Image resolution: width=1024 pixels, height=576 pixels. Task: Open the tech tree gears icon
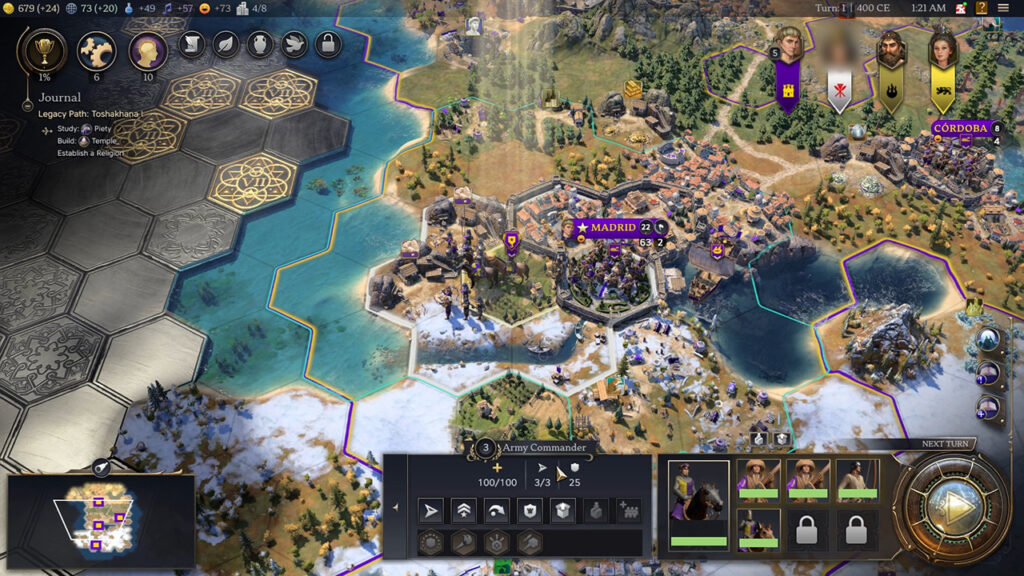tap(97, 50)
